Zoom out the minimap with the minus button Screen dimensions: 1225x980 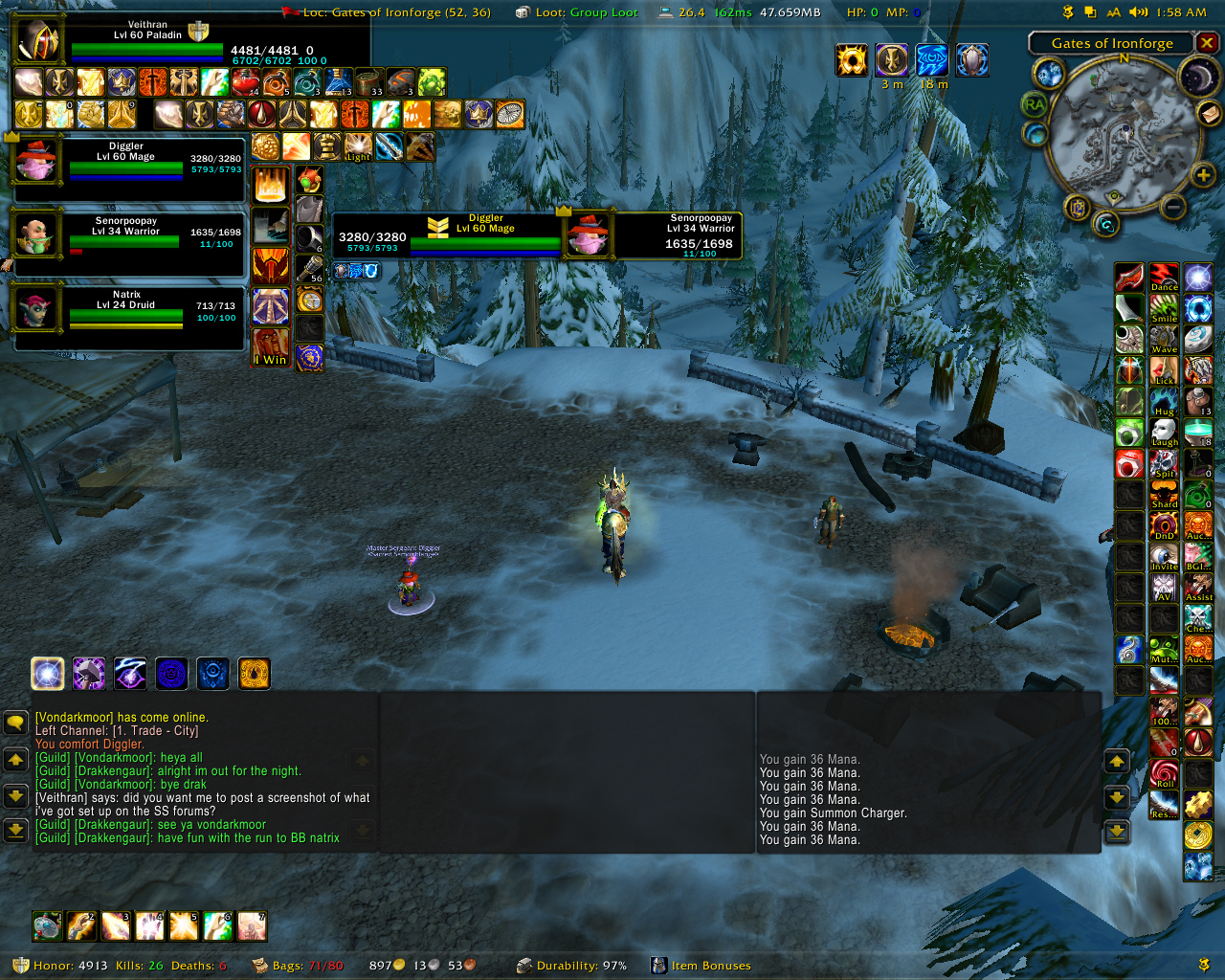click(x=1174, y=207)
